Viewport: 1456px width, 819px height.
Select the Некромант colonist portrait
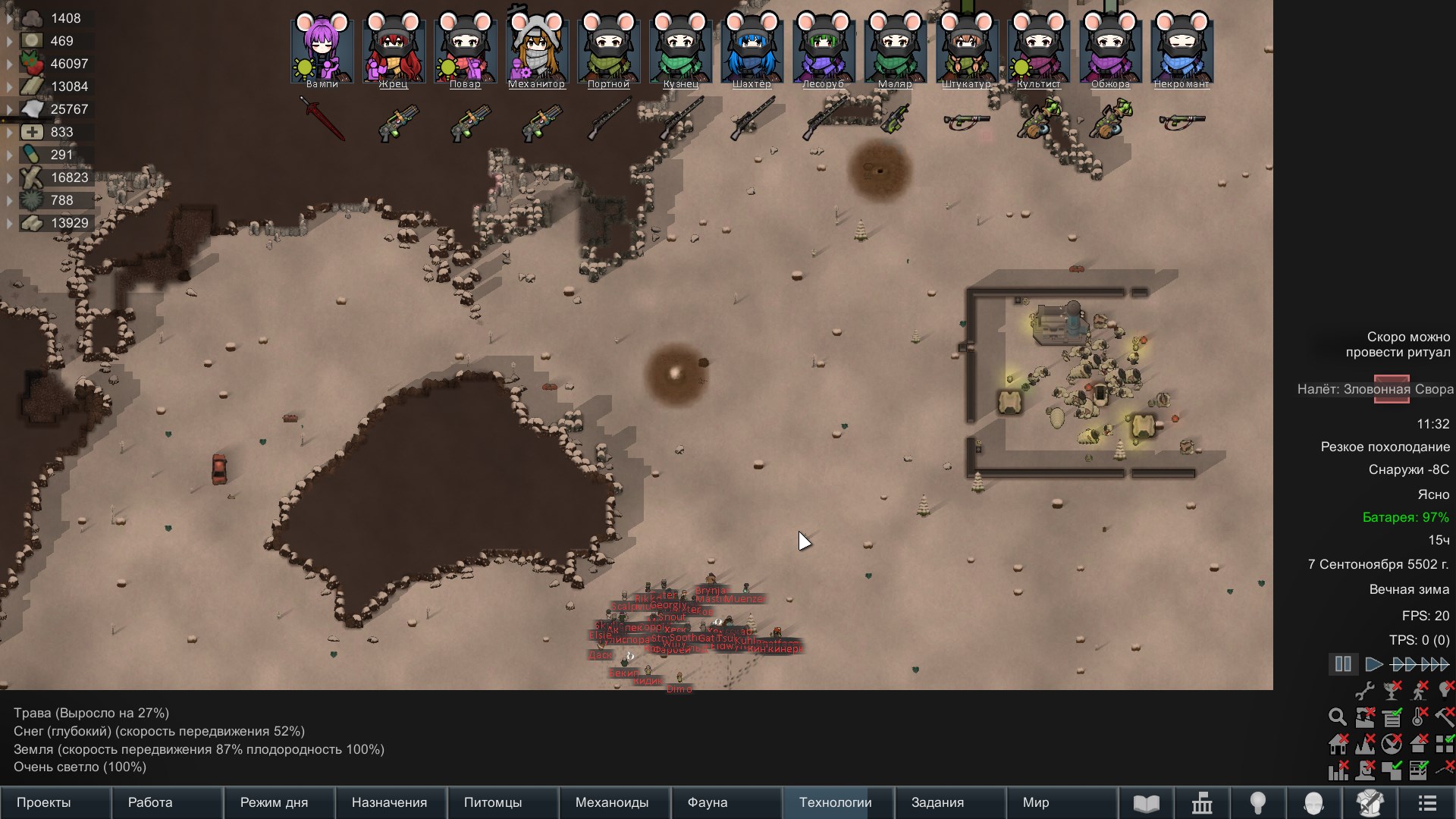pyautogui.click(x=1181, y=48)
